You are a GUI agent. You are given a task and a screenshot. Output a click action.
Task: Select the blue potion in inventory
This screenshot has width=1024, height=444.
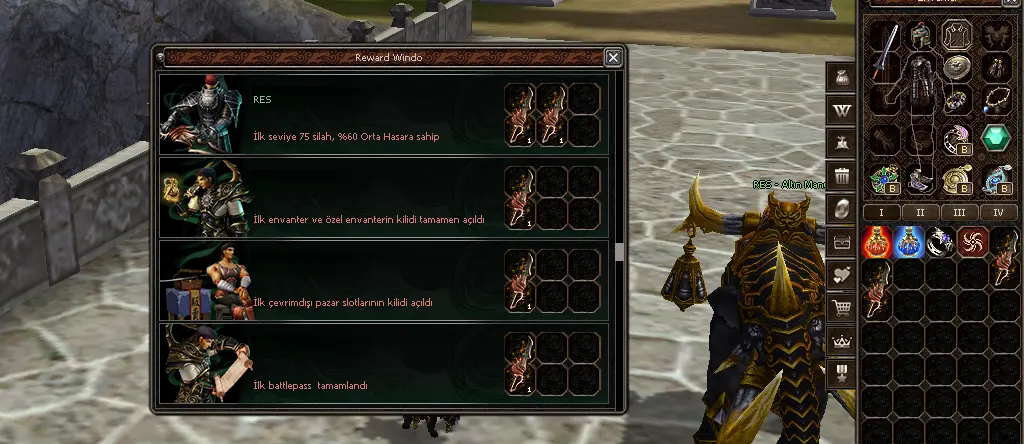pos(909,241)
